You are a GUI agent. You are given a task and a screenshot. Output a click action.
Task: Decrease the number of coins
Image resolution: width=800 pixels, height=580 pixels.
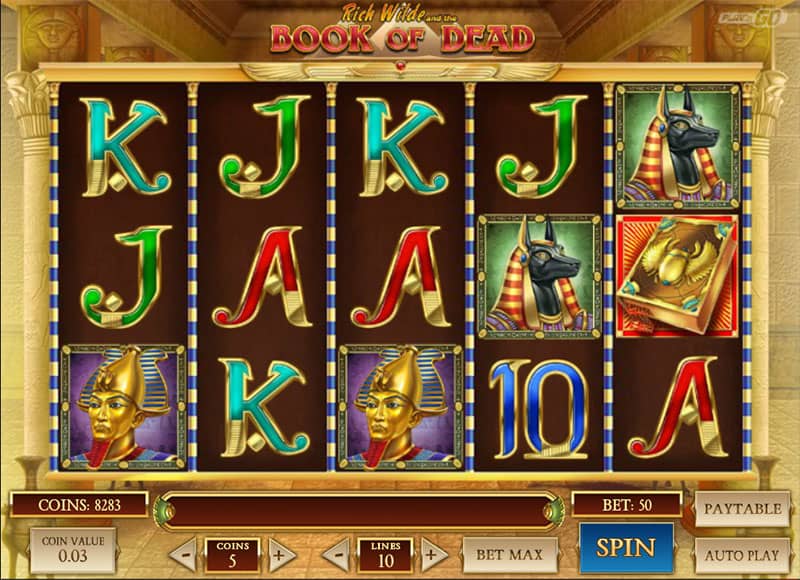183,554
